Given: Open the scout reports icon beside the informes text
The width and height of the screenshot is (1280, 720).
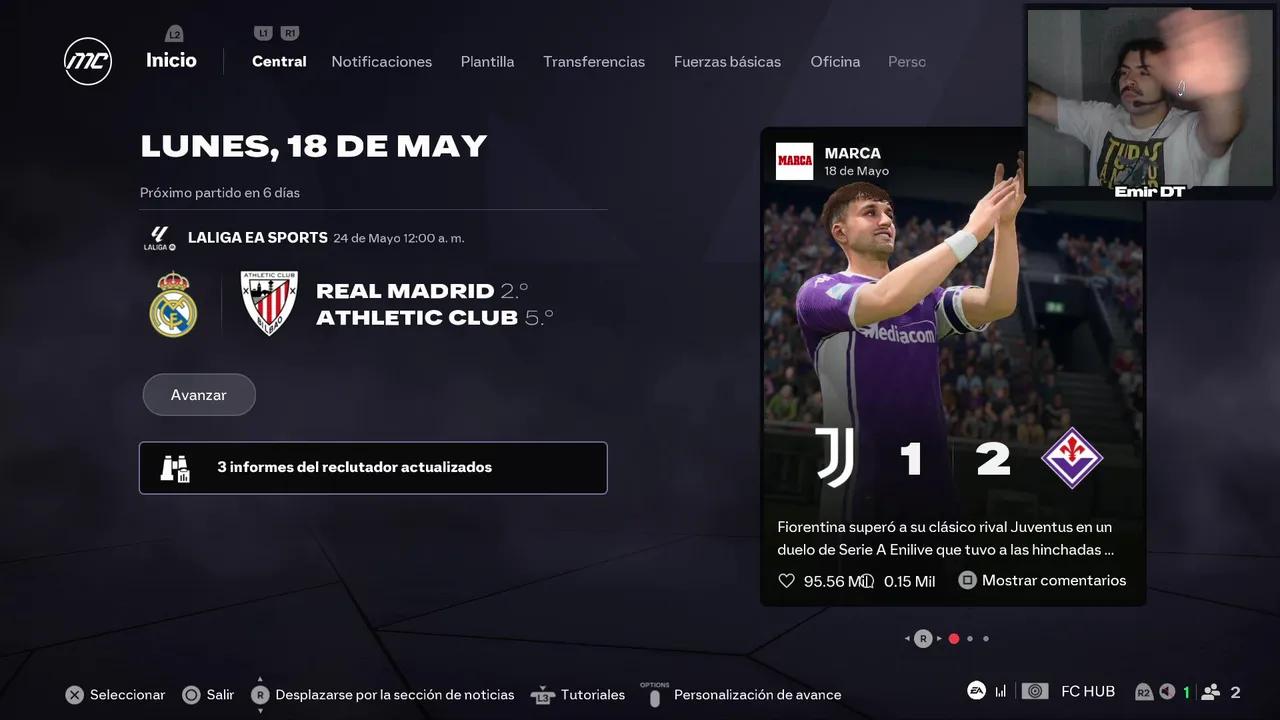Looking at the screenshot, I should pyautogui.click(x=175, y=467).
